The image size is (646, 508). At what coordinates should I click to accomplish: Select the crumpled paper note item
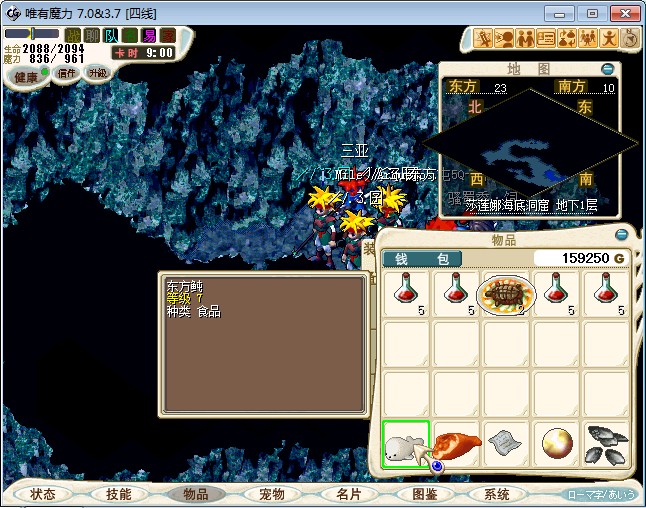506,443
